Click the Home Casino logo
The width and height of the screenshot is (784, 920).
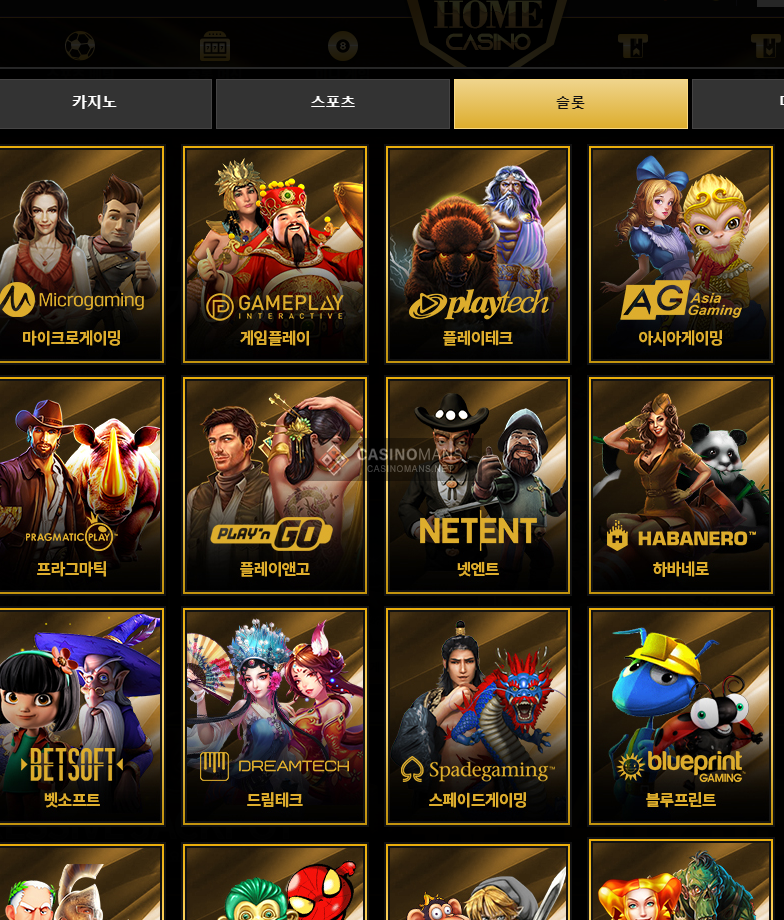[x=488, y=28]
